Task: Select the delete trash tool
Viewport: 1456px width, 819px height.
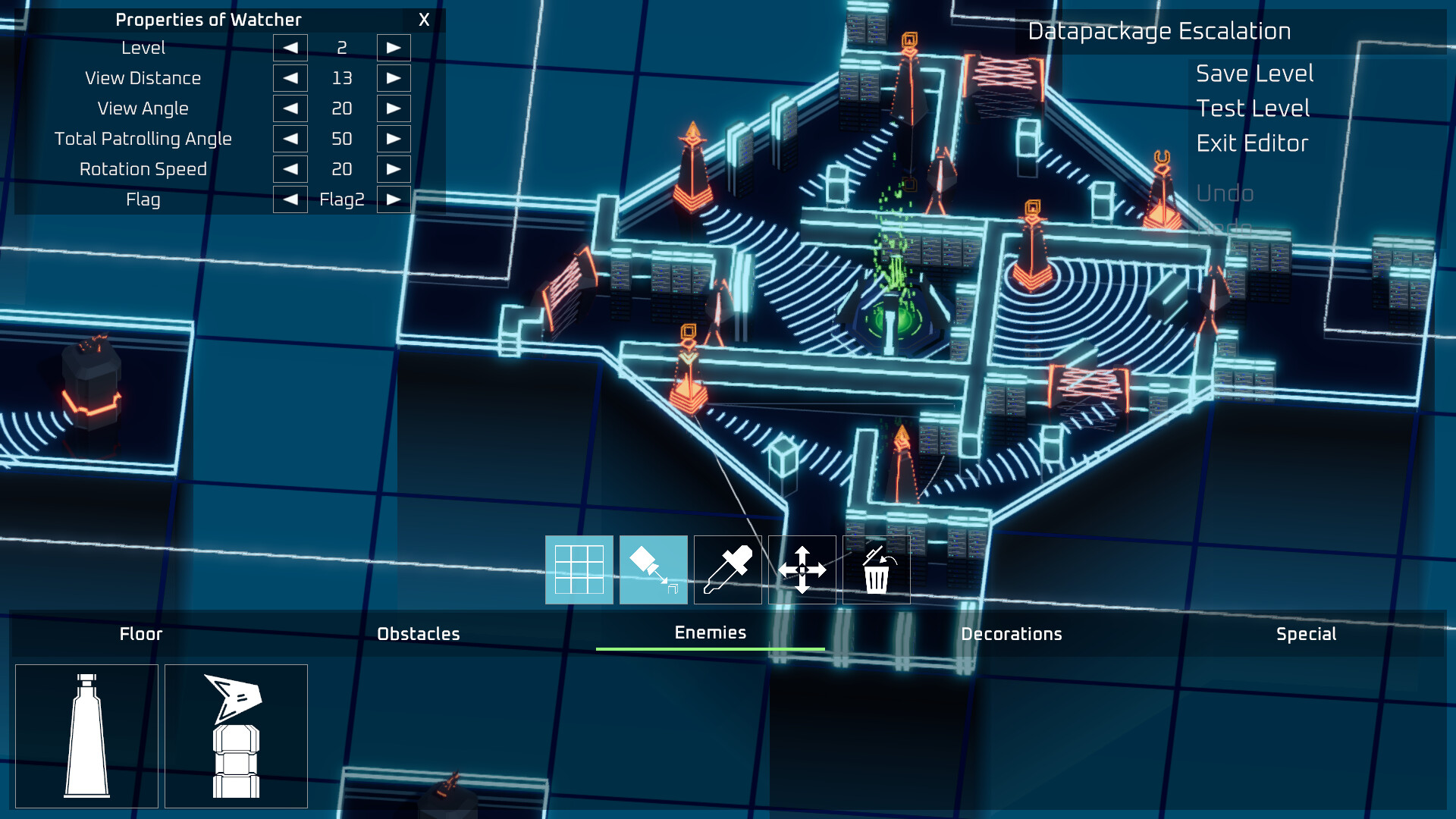Action: [876, 570]
